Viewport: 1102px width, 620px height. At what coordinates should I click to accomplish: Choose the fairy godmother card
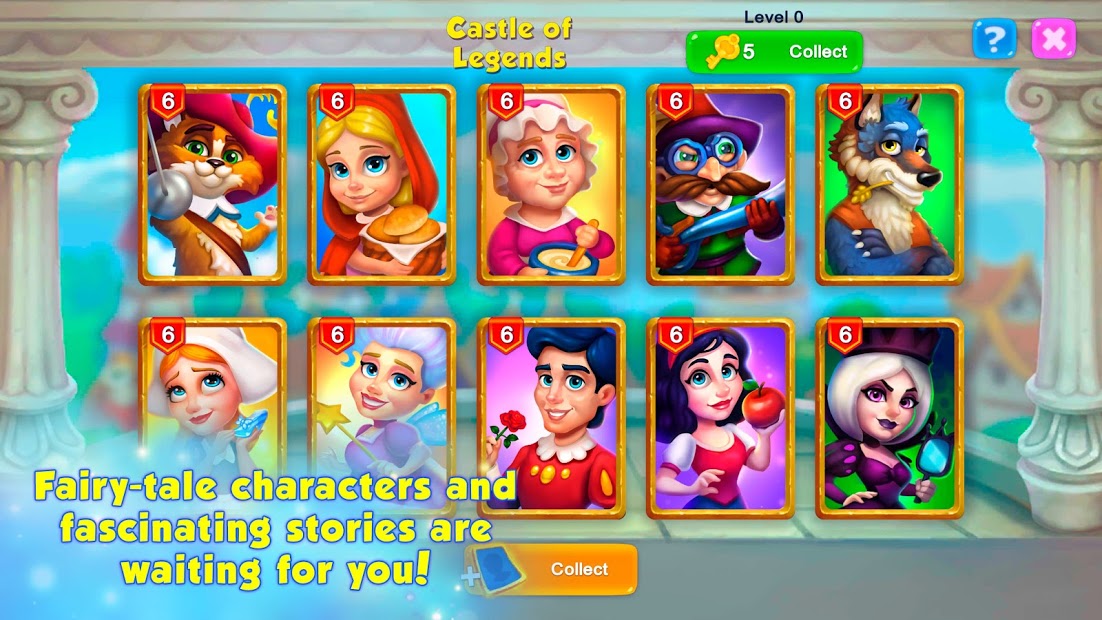[x=382, y=400]
